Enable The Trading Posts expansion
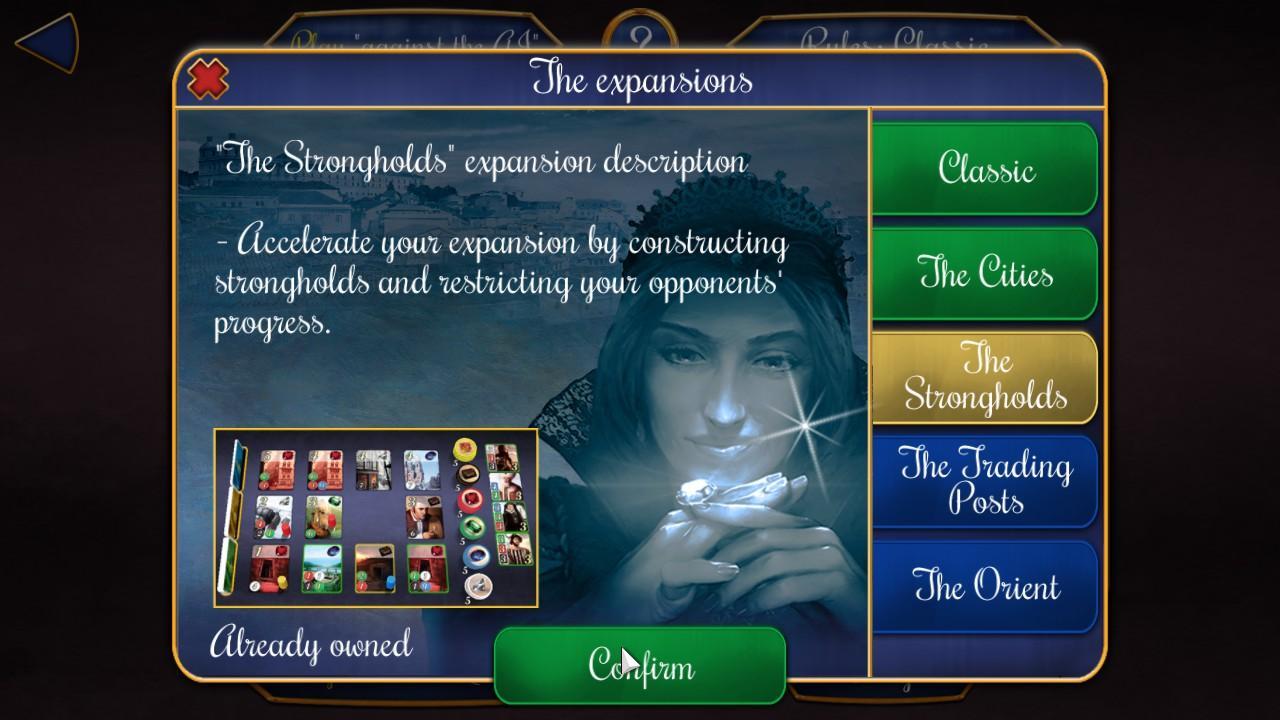The width and height of the screenshot is (1280, 720). 986,481
